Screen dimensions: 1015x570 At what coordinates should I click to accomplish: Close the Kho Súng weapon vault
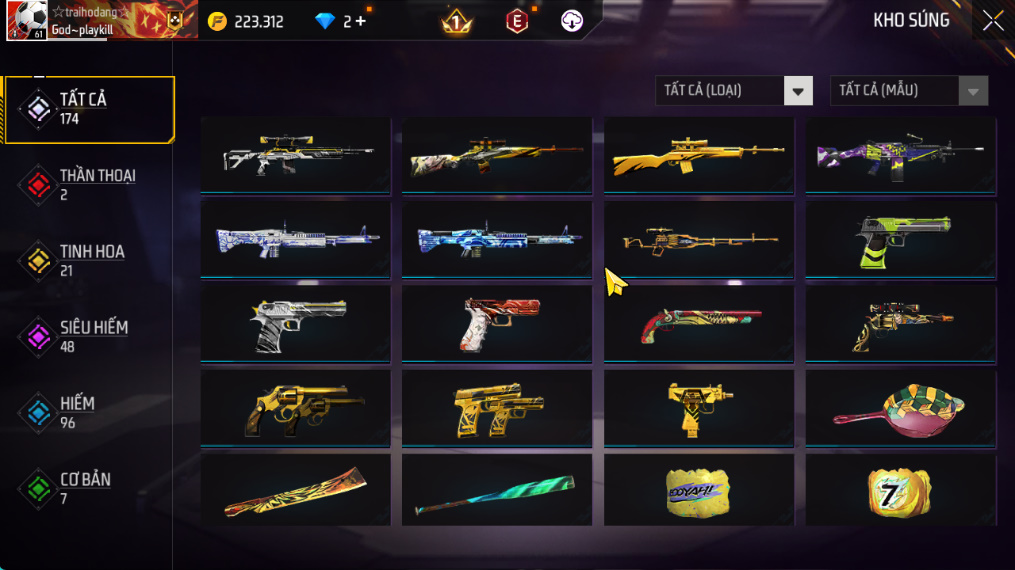coord(992,21)
